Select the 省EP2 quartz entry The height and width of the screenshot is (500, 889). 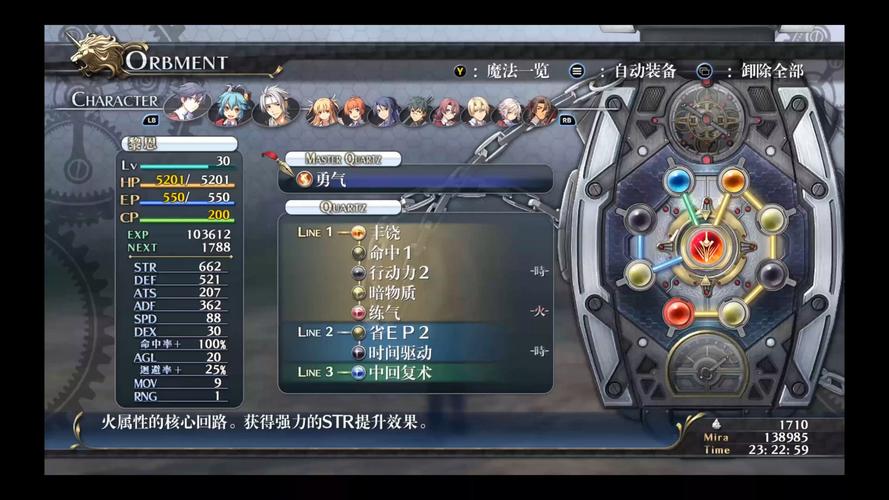coord(397,332)
